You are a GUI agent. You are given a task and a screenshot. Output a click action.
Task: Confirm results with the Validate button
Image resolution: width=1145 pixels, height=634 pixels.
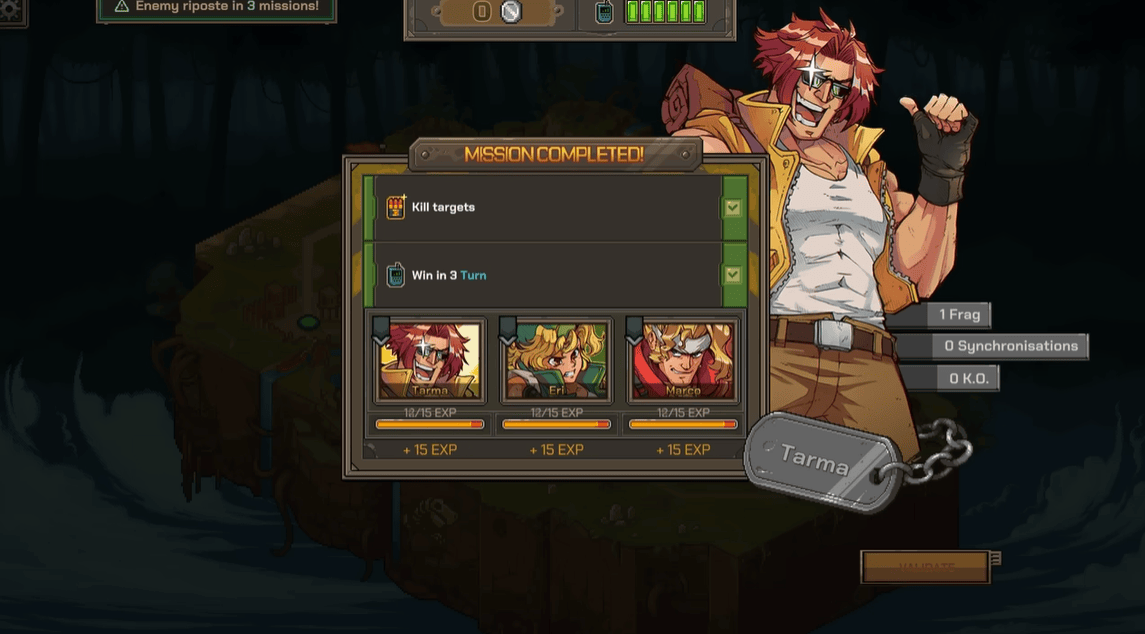pyautogui.click(x=925, y=566)
